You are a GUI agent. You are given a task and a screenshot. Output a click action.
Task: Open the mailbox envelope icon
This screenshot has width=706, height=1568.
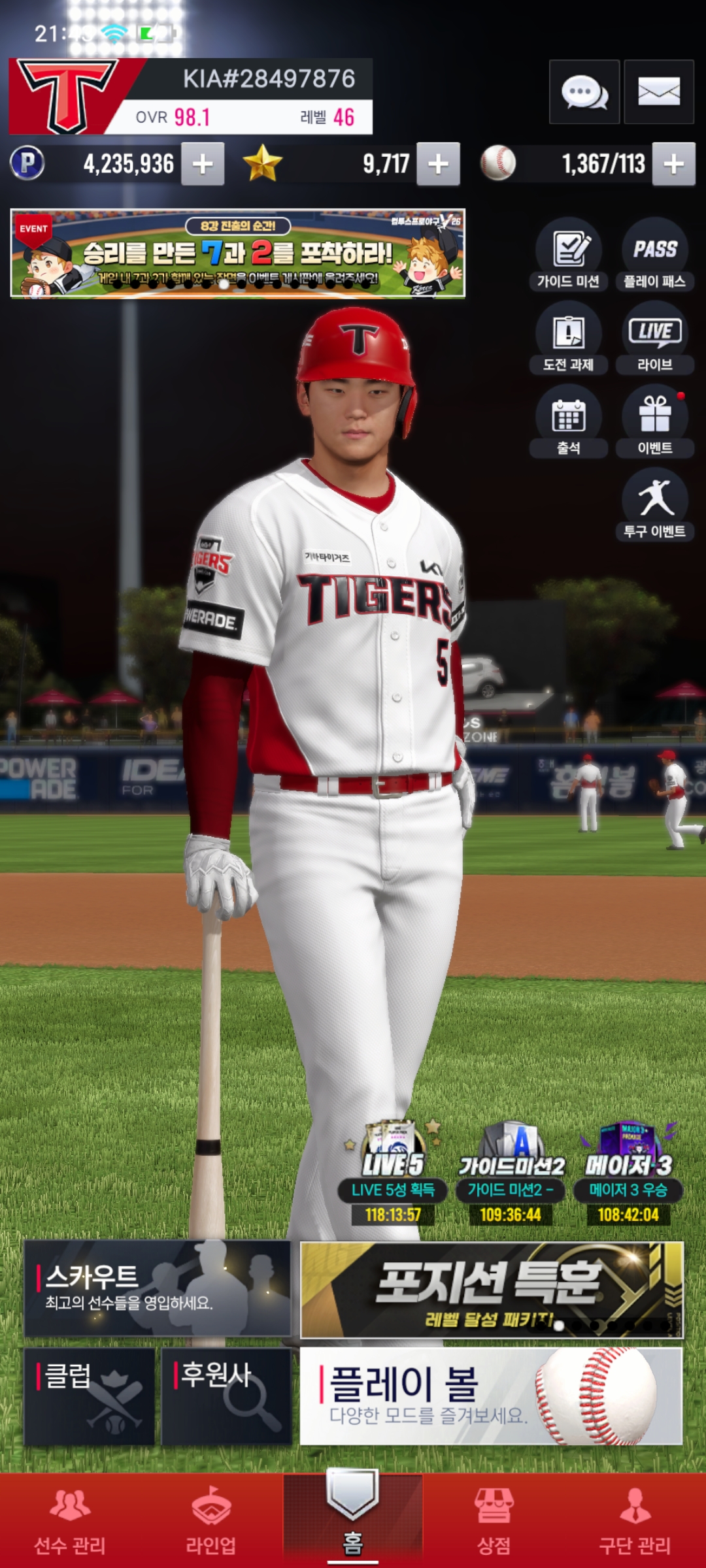coord(658,92)
